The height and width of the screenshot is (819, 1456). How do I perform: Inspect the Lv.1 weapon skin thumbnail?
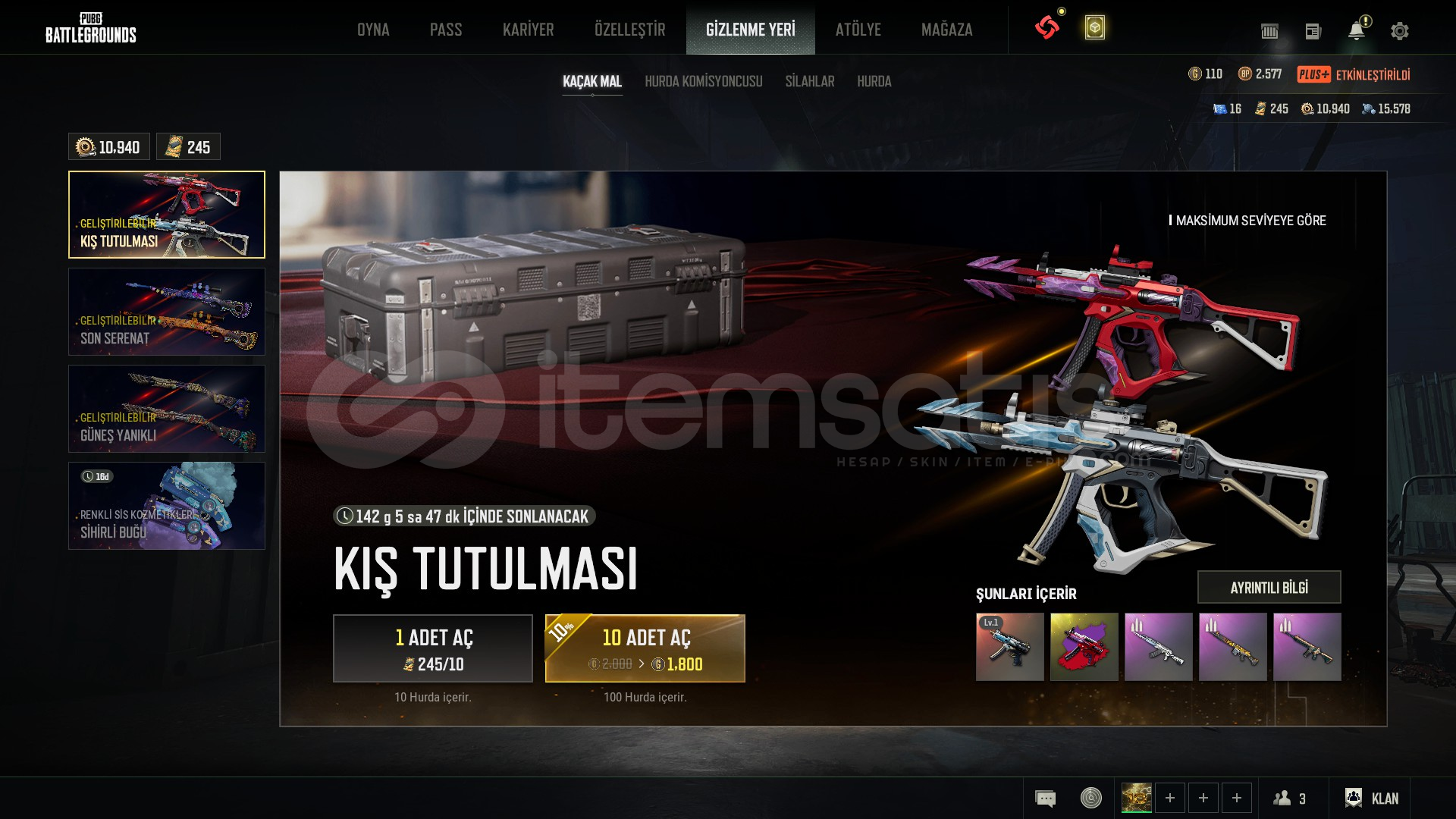[1009, 647]
